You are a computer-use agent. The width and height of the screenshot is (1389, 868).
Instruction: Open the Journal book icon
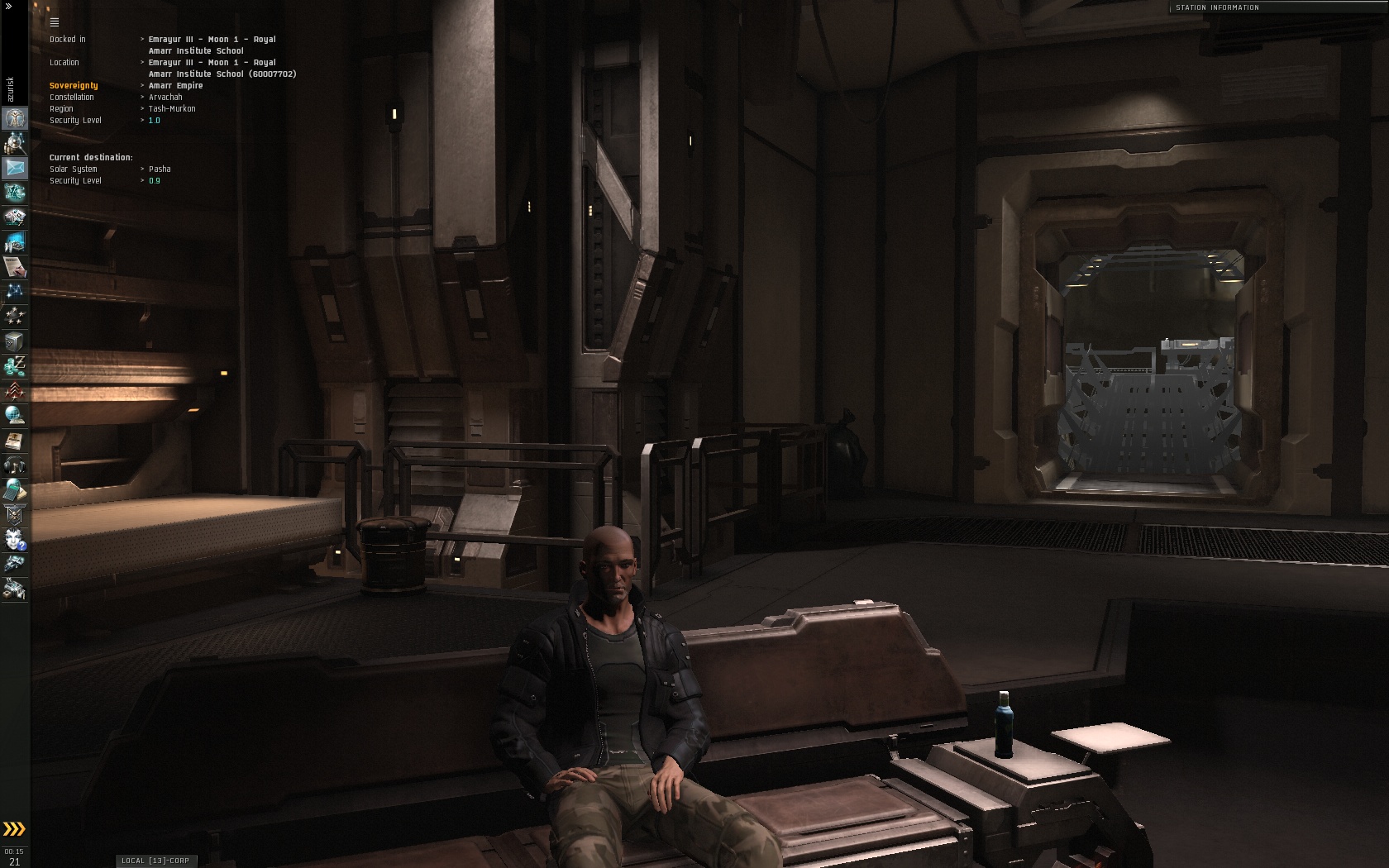click(15, 441)
